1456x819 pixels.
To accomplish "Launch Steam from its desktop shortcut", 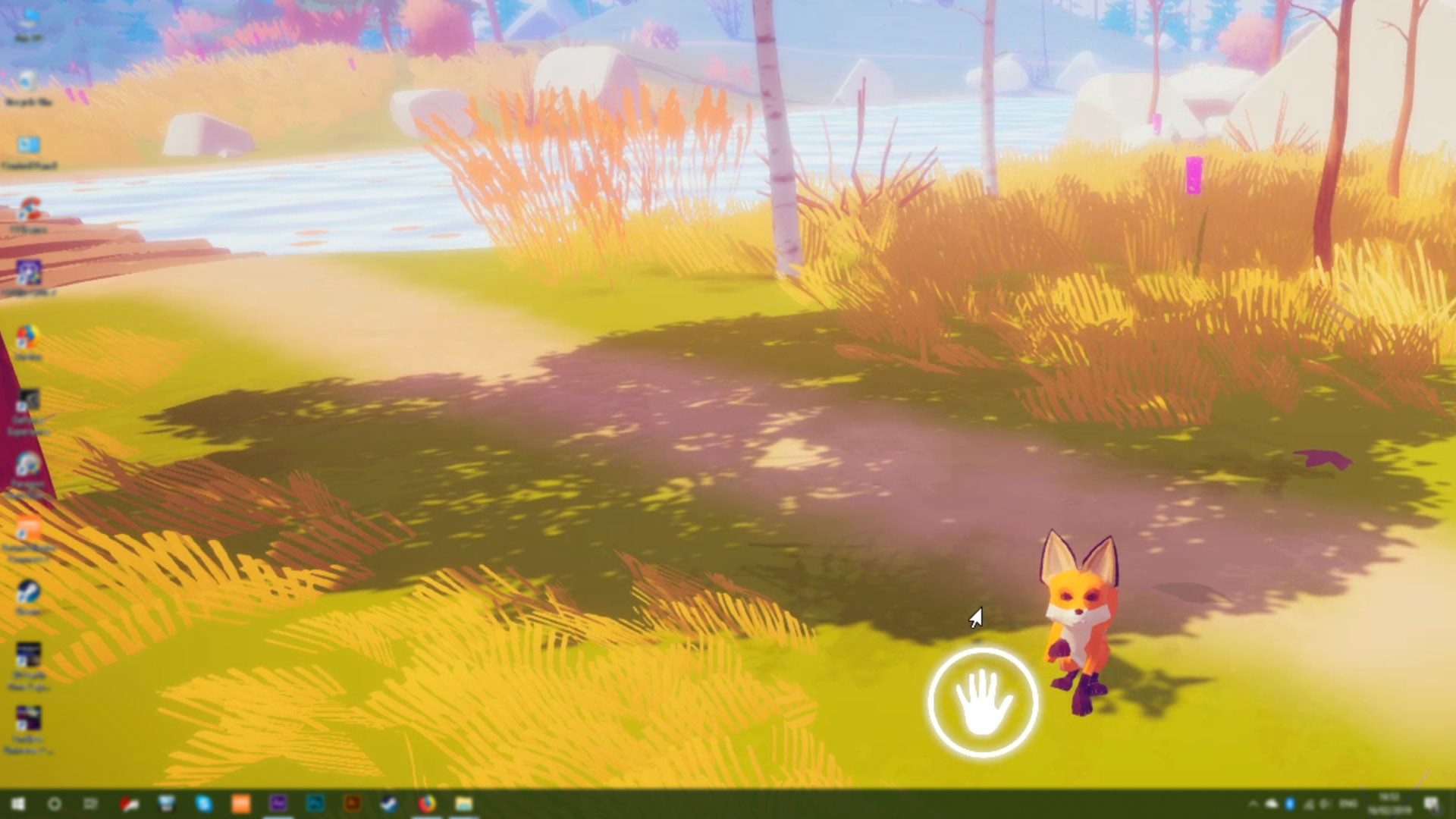I will click(29, 591).
